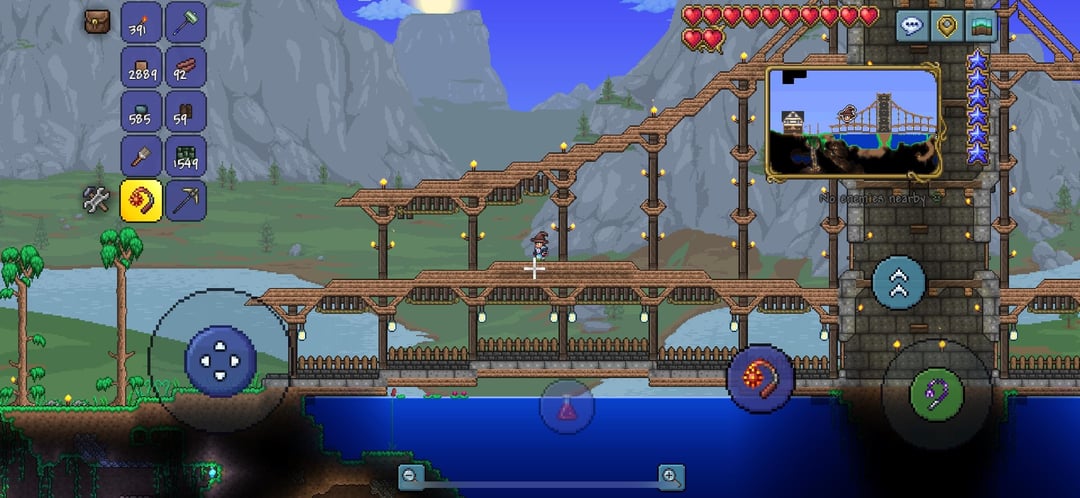Choose the green block stack of 1549

[x=185, y=156]
